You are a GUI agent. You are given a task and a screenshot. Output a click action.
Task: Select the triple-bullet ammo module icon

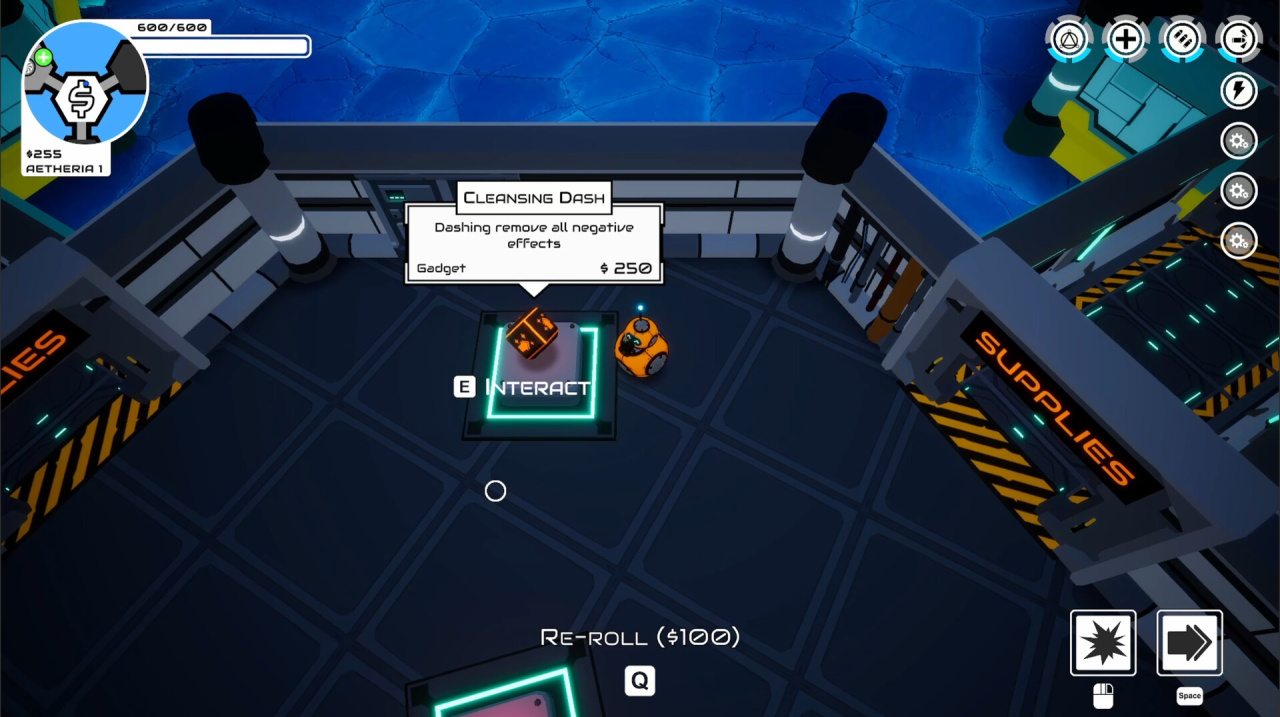1183,40
